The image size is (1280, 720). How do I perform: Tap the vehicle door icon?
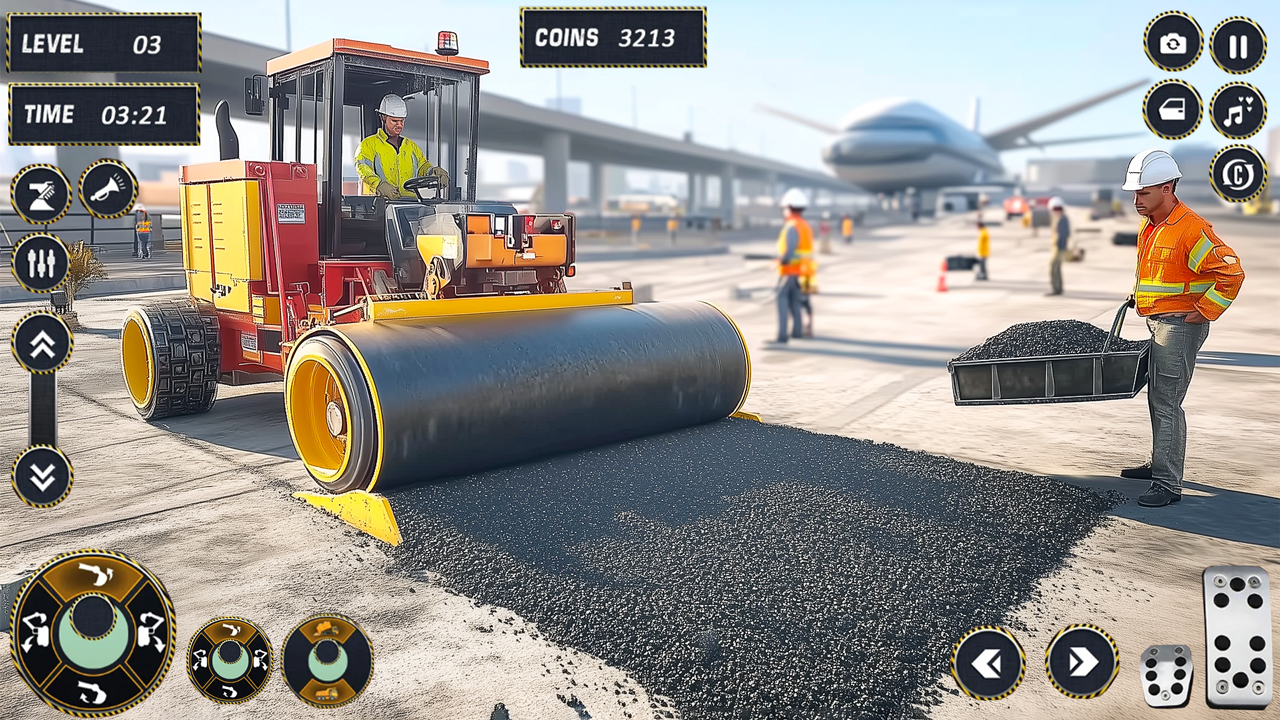[1173, 109]
